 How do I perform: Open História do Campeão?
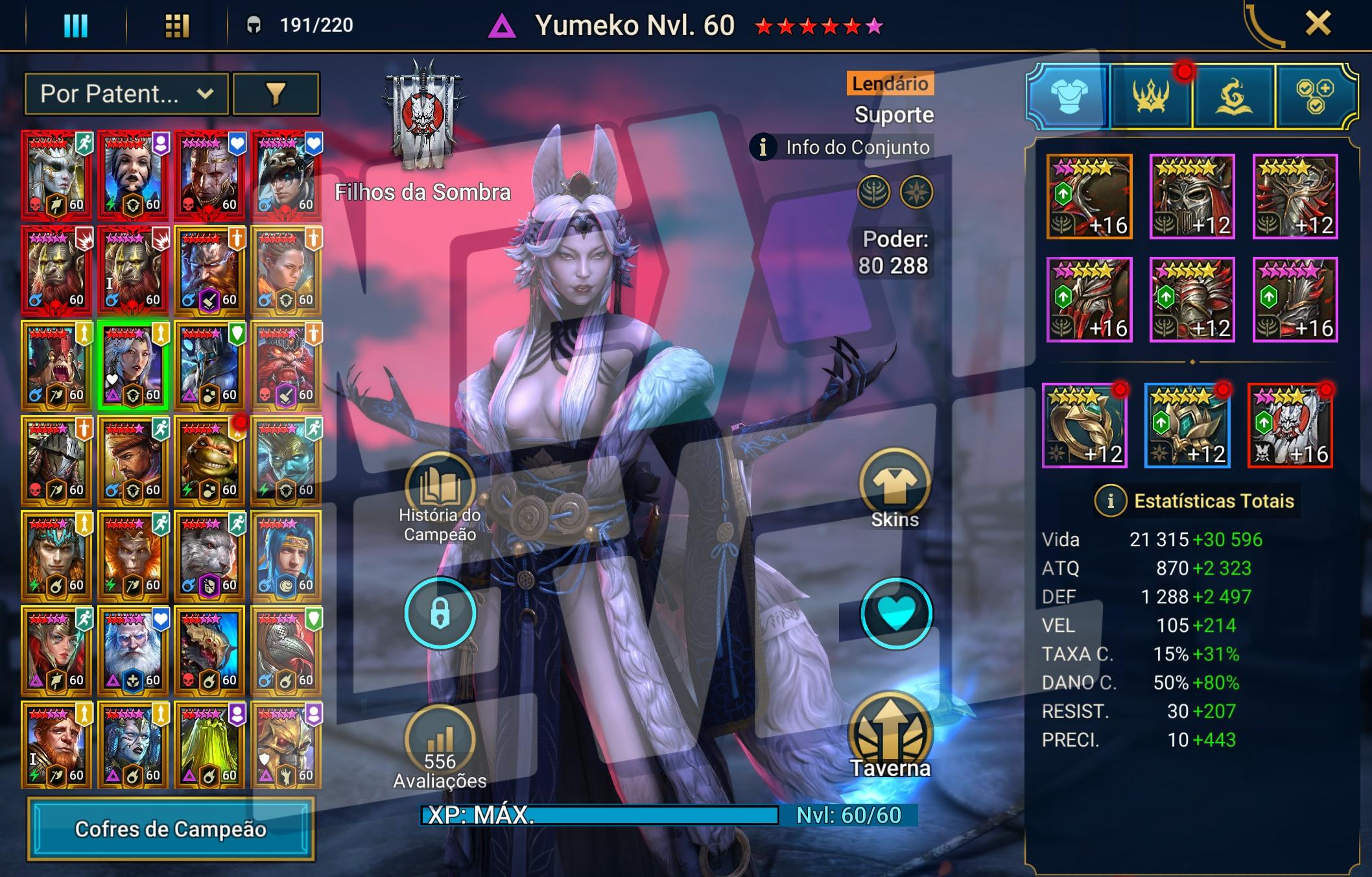tap(440, 488)
